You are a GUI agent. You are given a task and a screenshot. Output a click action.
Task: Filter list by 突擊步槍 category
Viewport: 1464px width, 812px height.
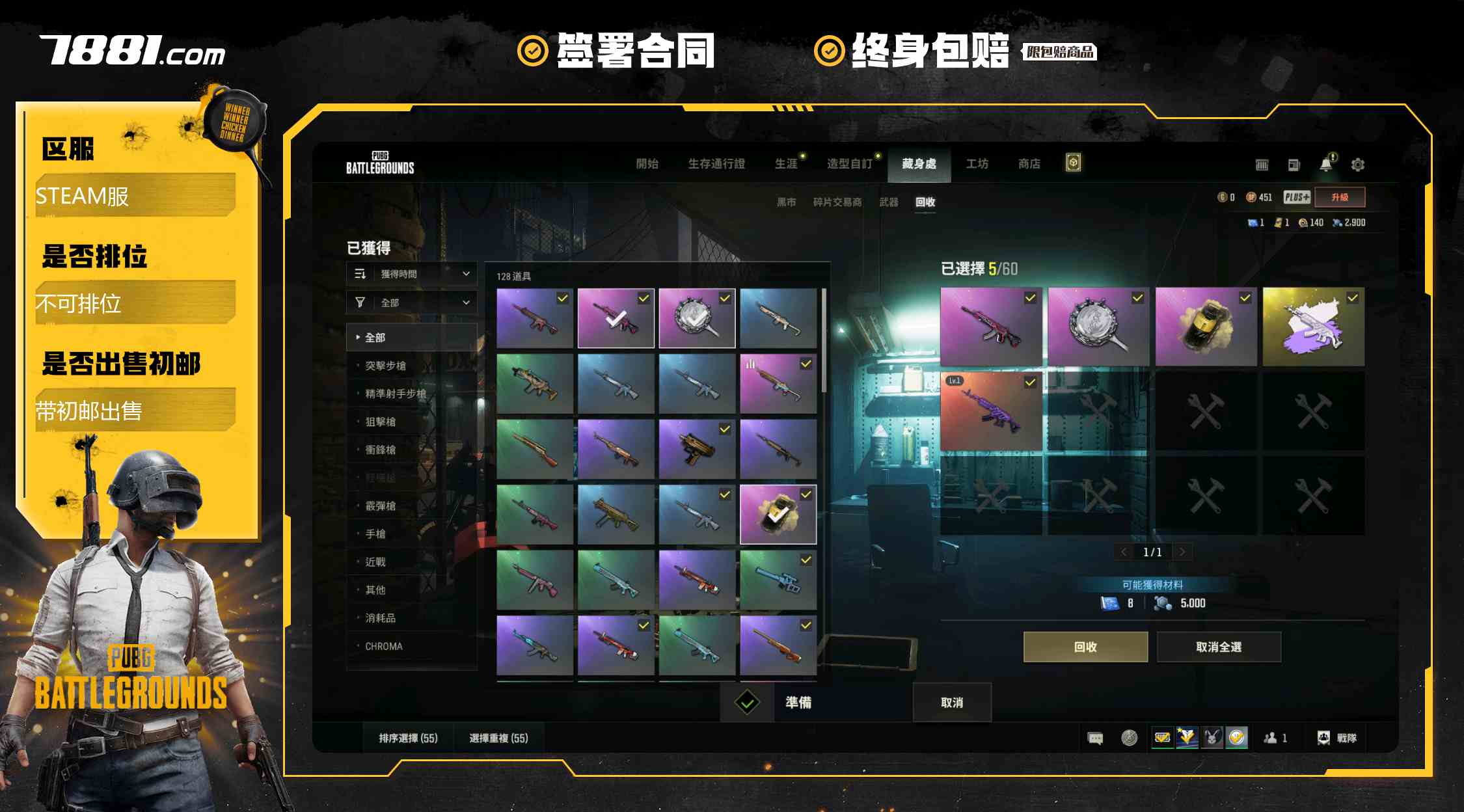[x=385, y=366]
